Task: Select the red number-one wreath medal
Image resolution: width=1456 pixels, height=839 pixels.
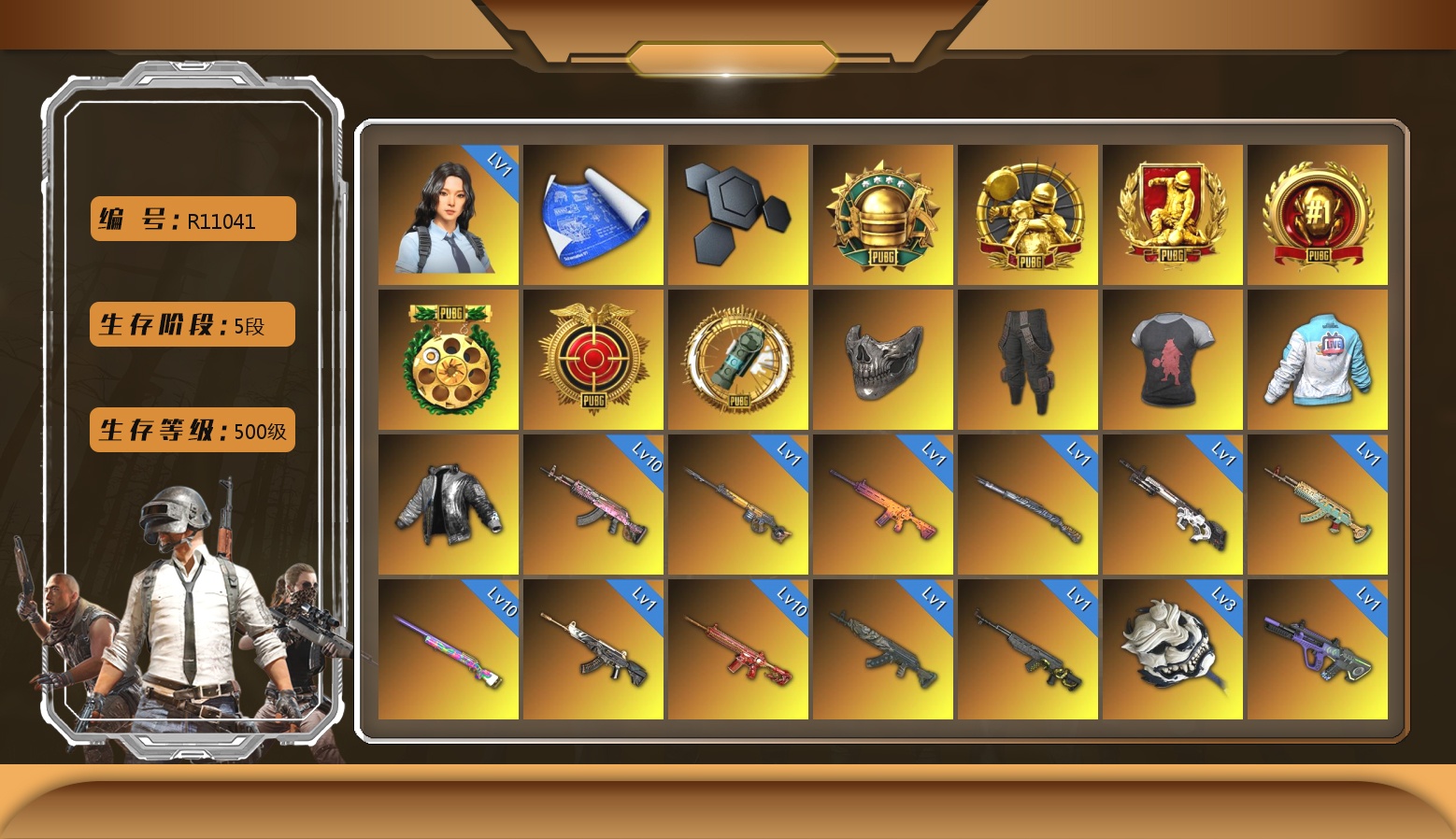Action: click(1317, 215)
